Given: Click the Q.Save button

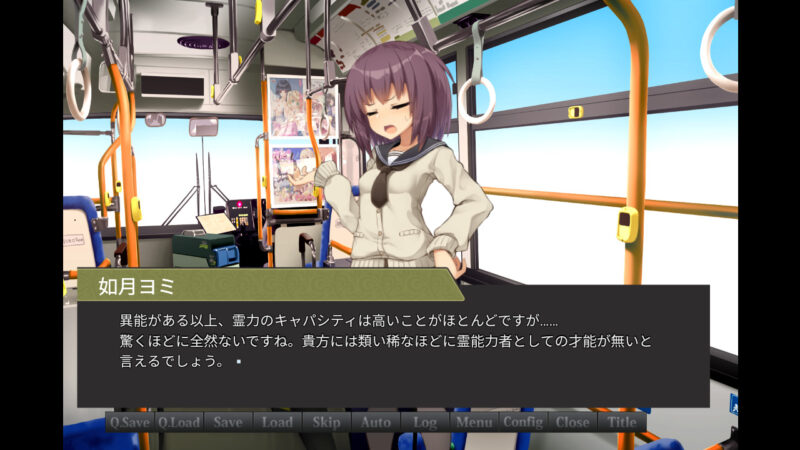Looking at the screenshot, I should [x=130, y=422].
